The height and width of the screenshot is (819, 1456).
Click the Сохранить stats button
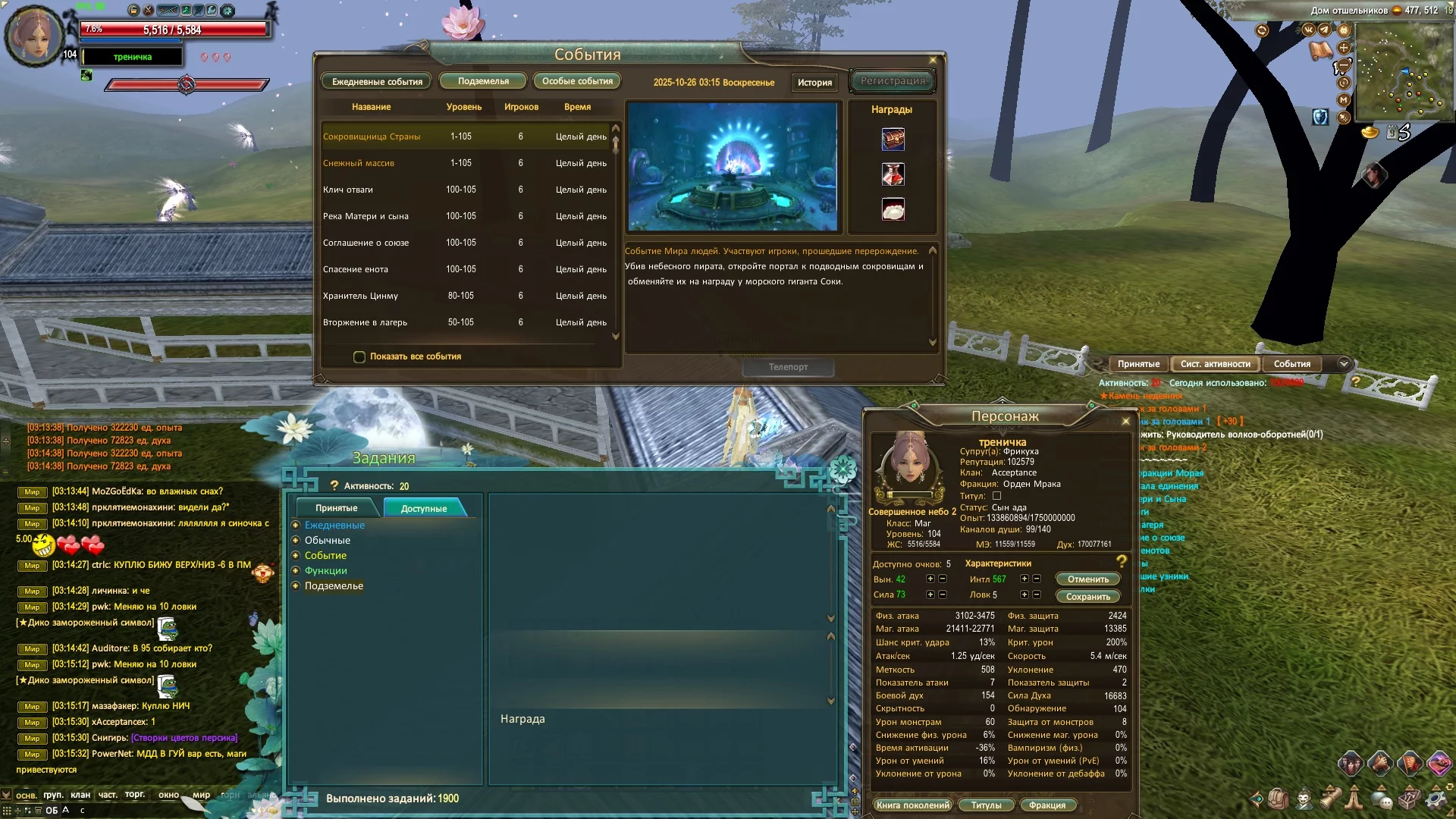pyautogui.click(x=1087, y=597)
